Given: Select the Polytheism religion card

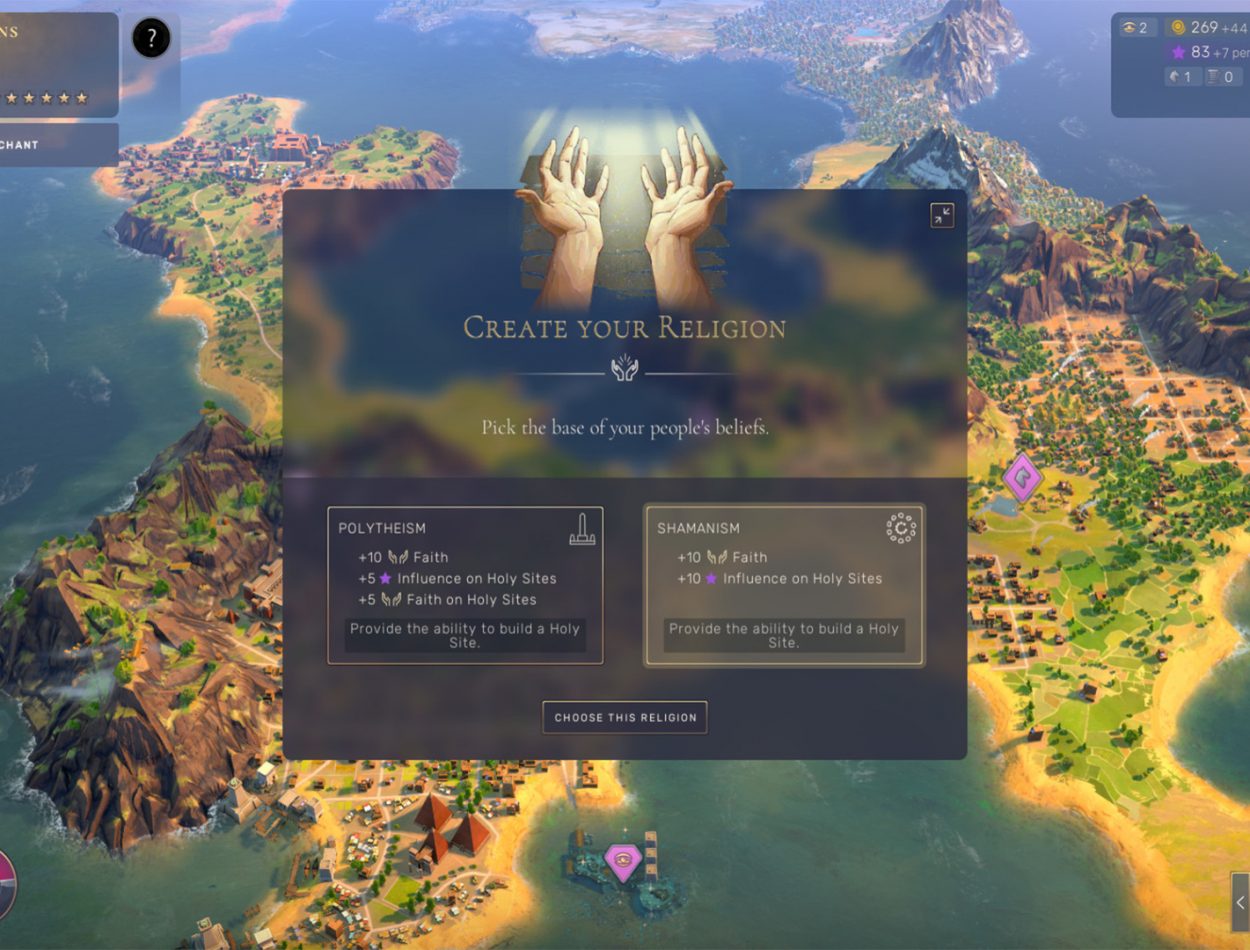Looking at the screenshot, I should 465,585.
